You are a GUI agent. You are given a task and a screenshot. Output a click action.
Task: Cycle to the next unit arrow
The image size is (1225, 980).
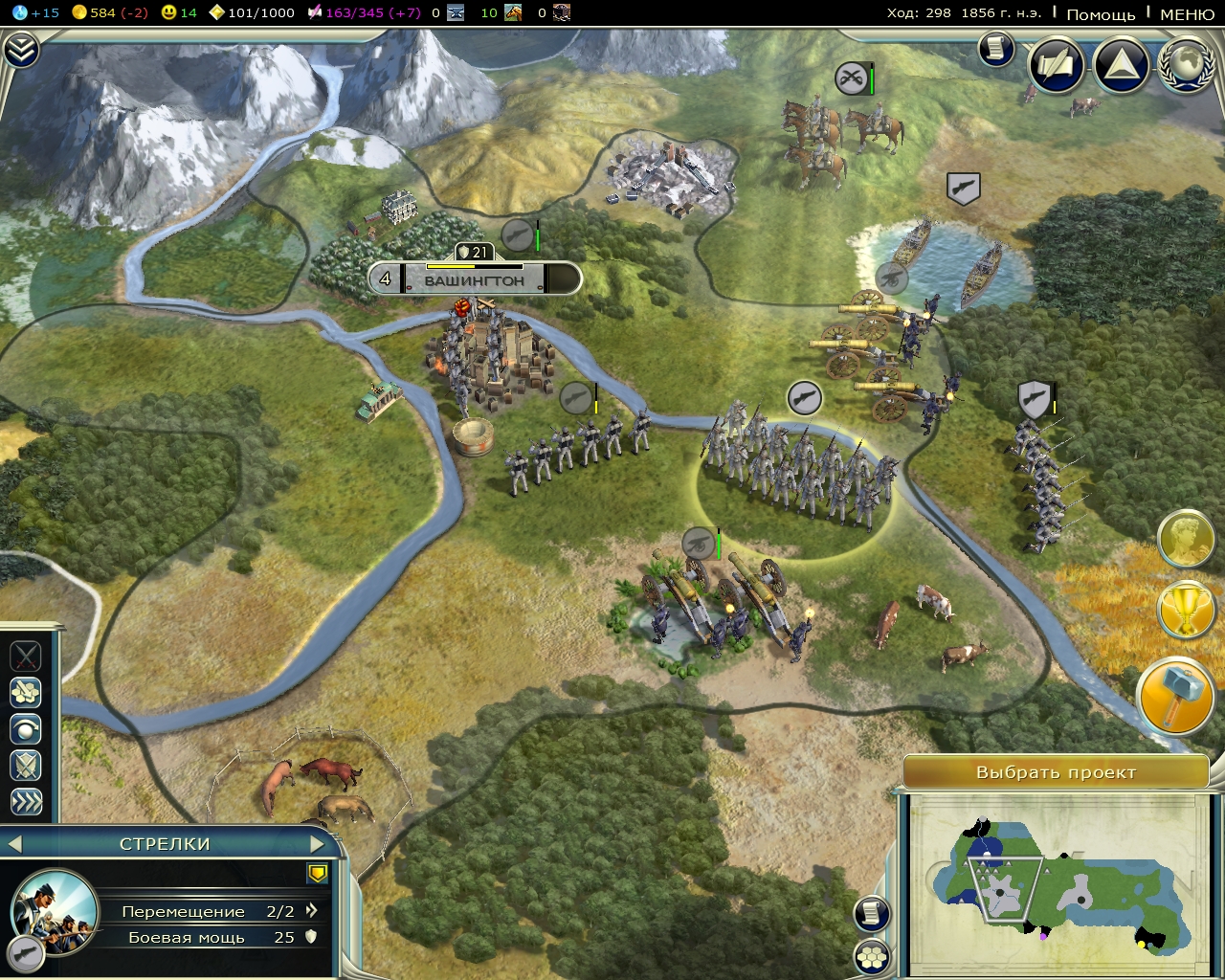[x=318, y=843]
